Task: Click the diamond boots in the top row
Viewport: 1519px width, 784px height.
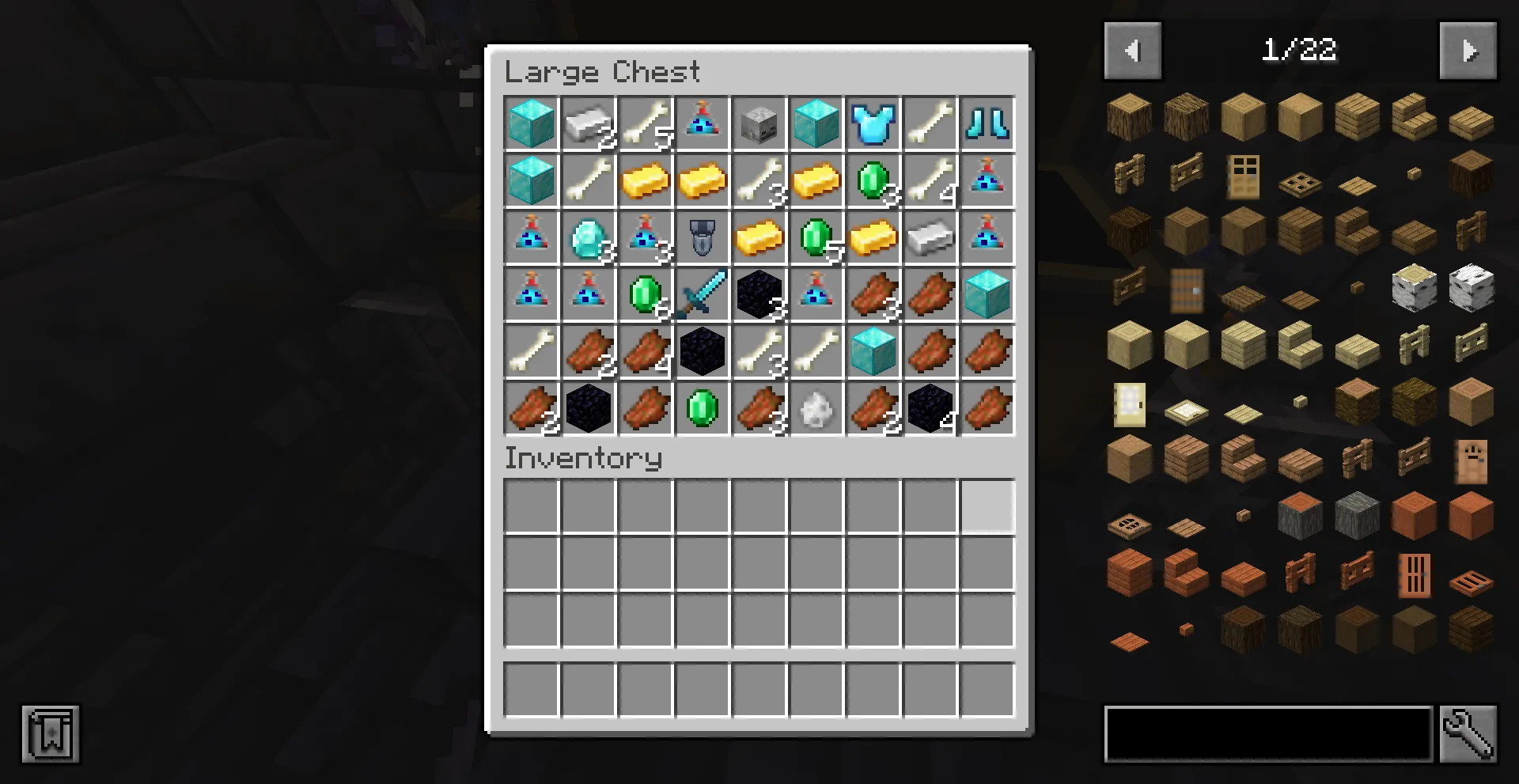Action: tap(987, 123)
